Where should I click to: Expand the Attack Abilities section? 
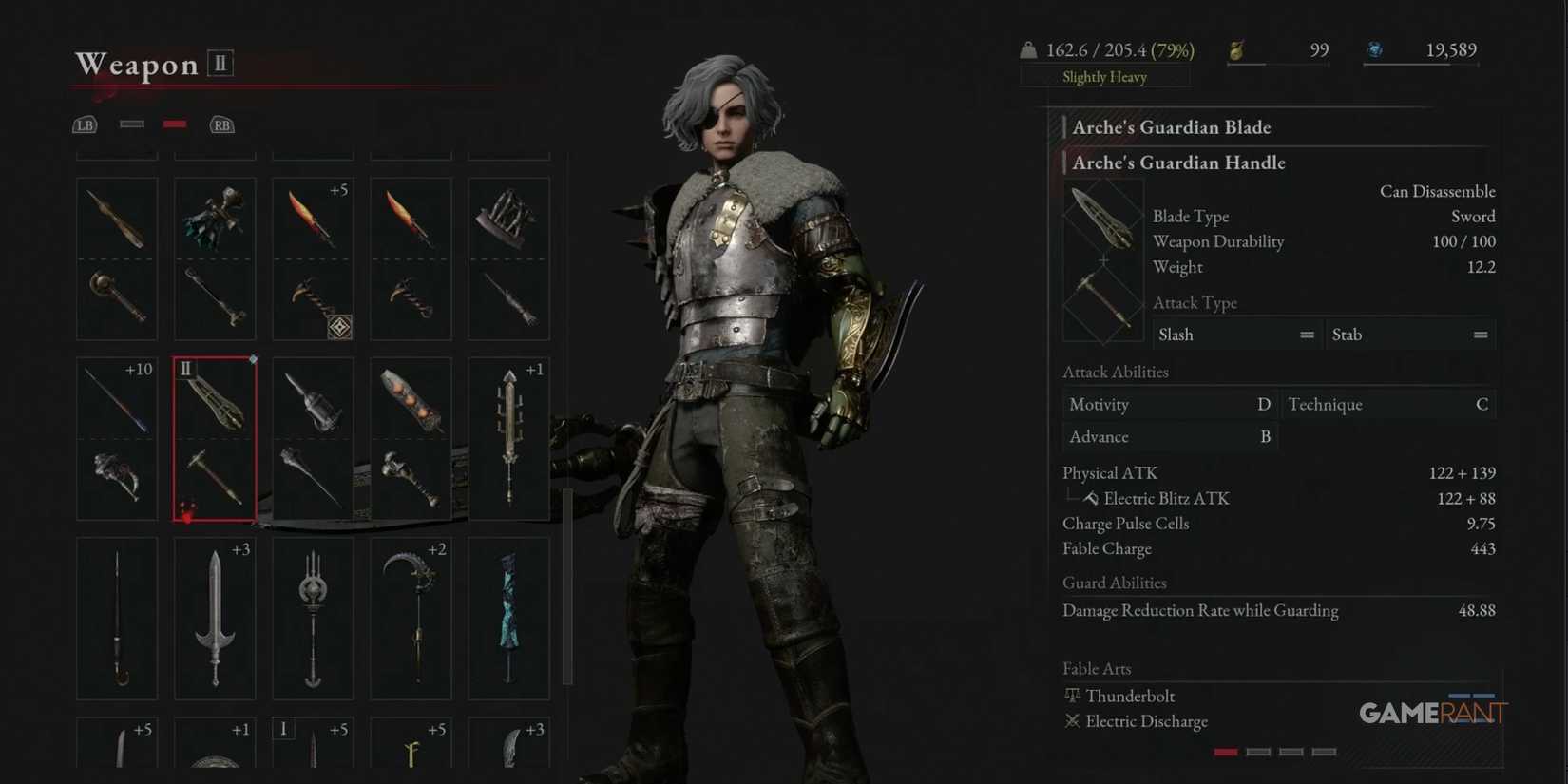[x=1115, y=372]
